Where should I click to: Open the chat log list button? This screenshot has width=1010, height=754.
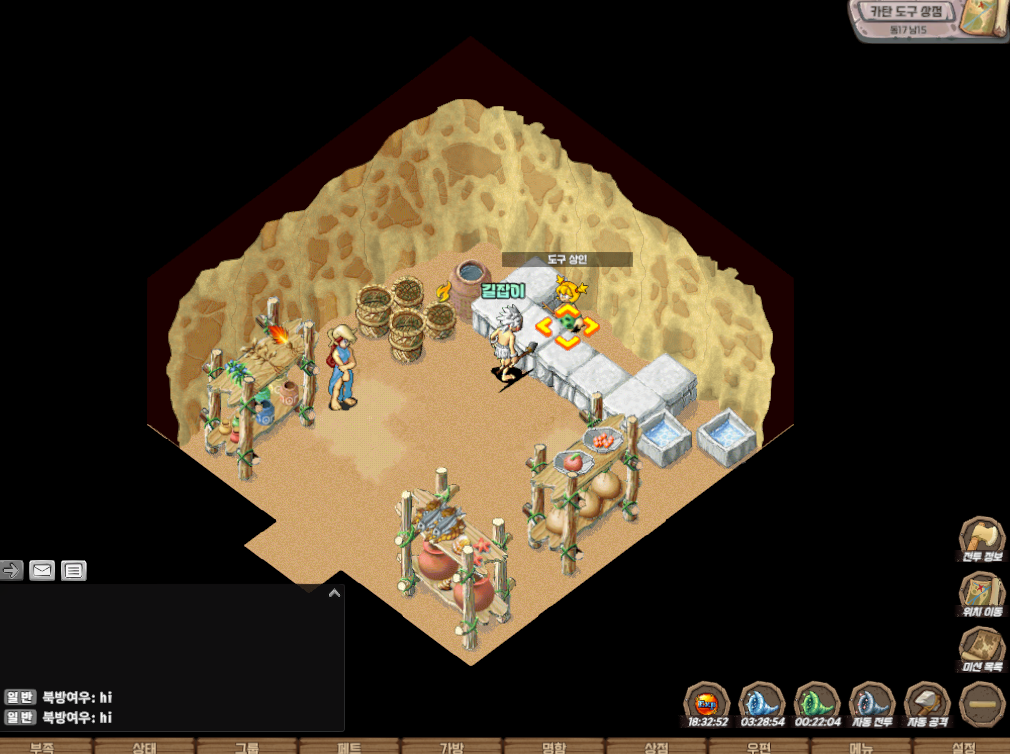point(73,571)
